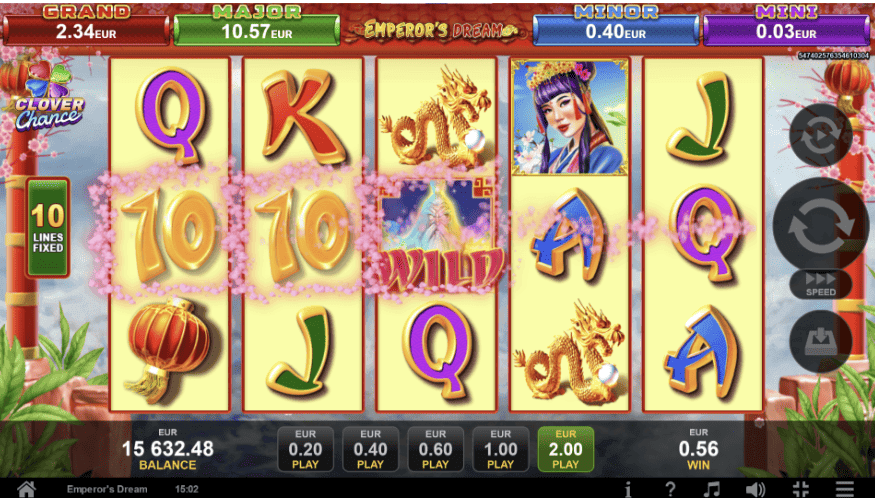Toggle fullscreen mode icon
This screenshot has width=875, height=498.
(x=801, y=489)
